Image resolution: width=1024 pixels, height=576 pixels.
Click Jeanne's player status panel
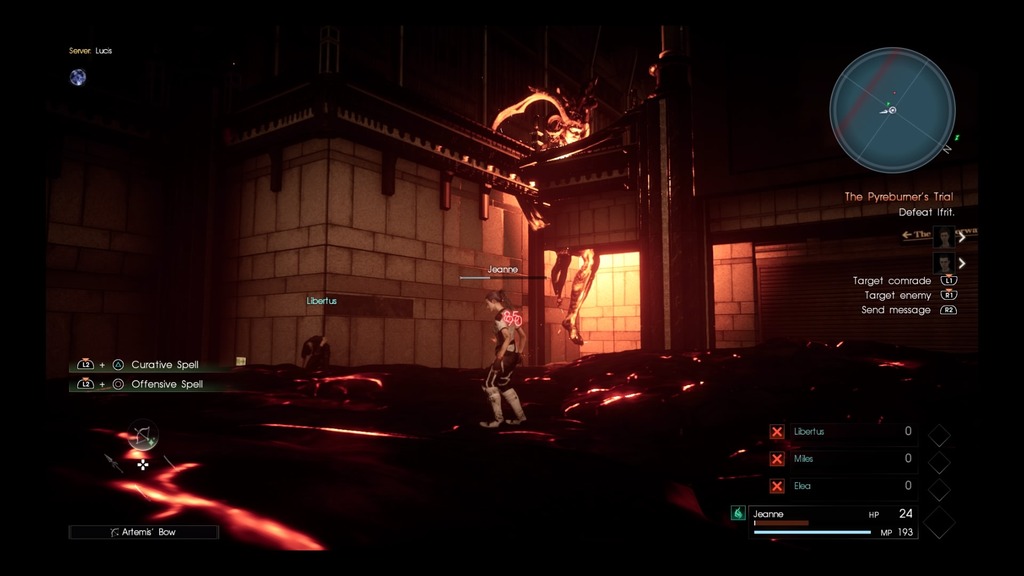[832, 521]
